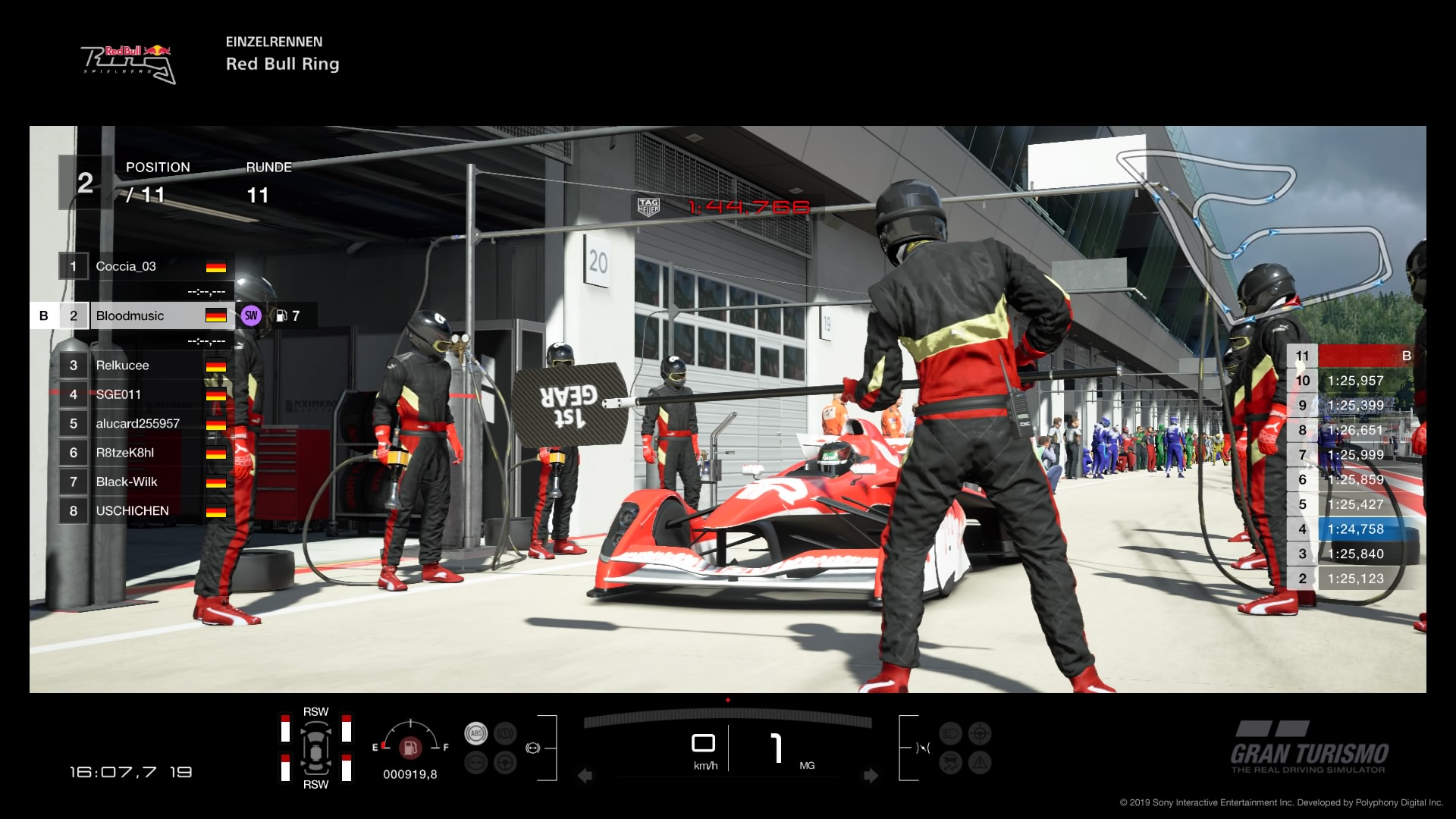Click the hazard warning triangle icon
Screen dimensions: 1456x819
click(x=980, y=763)
